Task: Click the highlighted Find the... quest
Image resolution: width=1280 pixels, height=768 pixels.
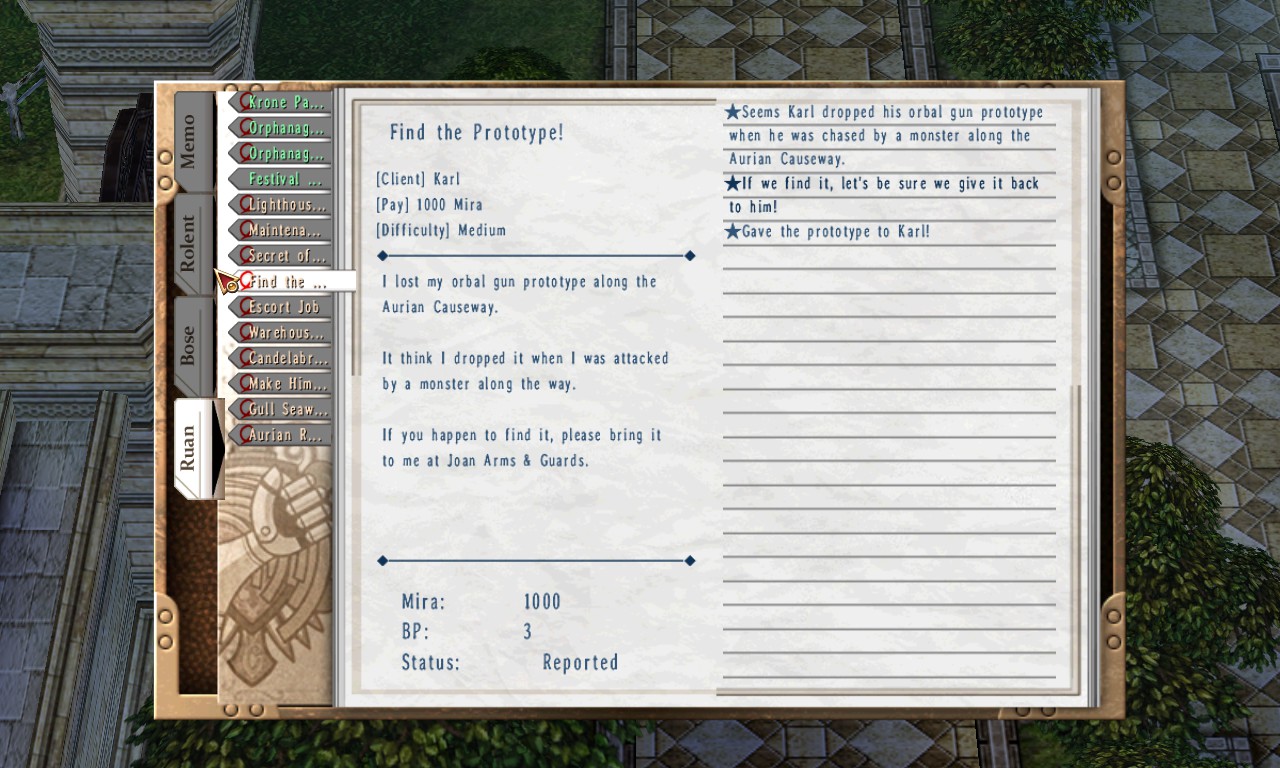Action: click(x=289, y=282)
